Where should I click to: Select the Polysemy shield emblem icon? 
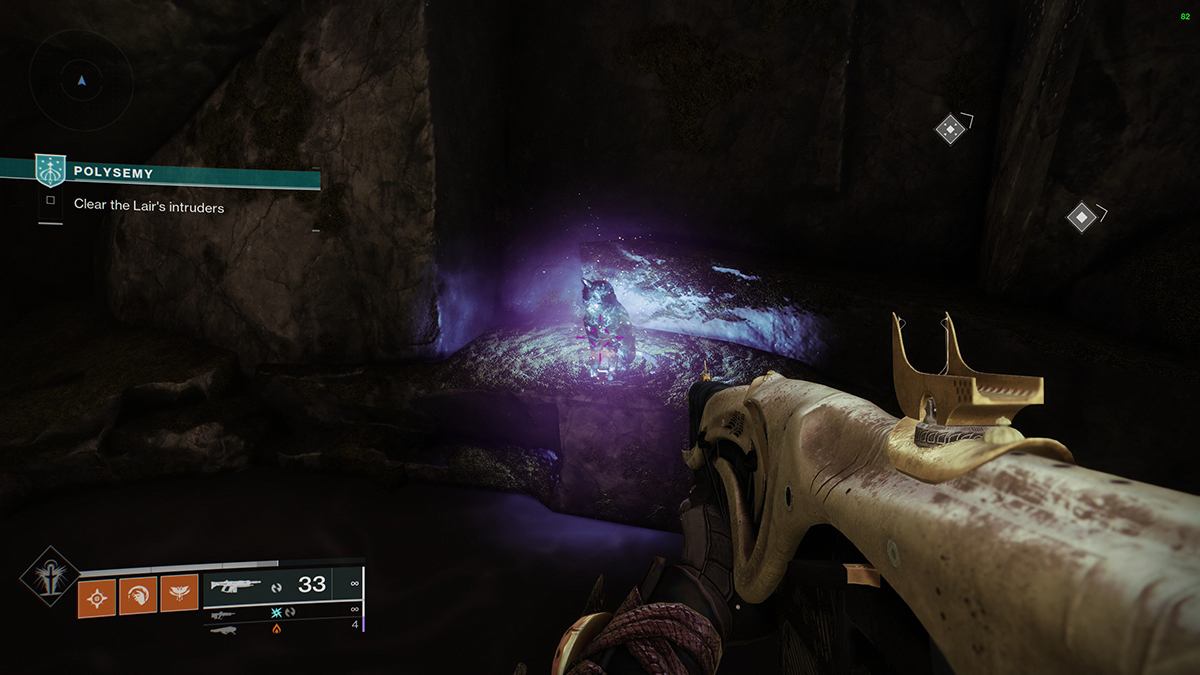50,171
